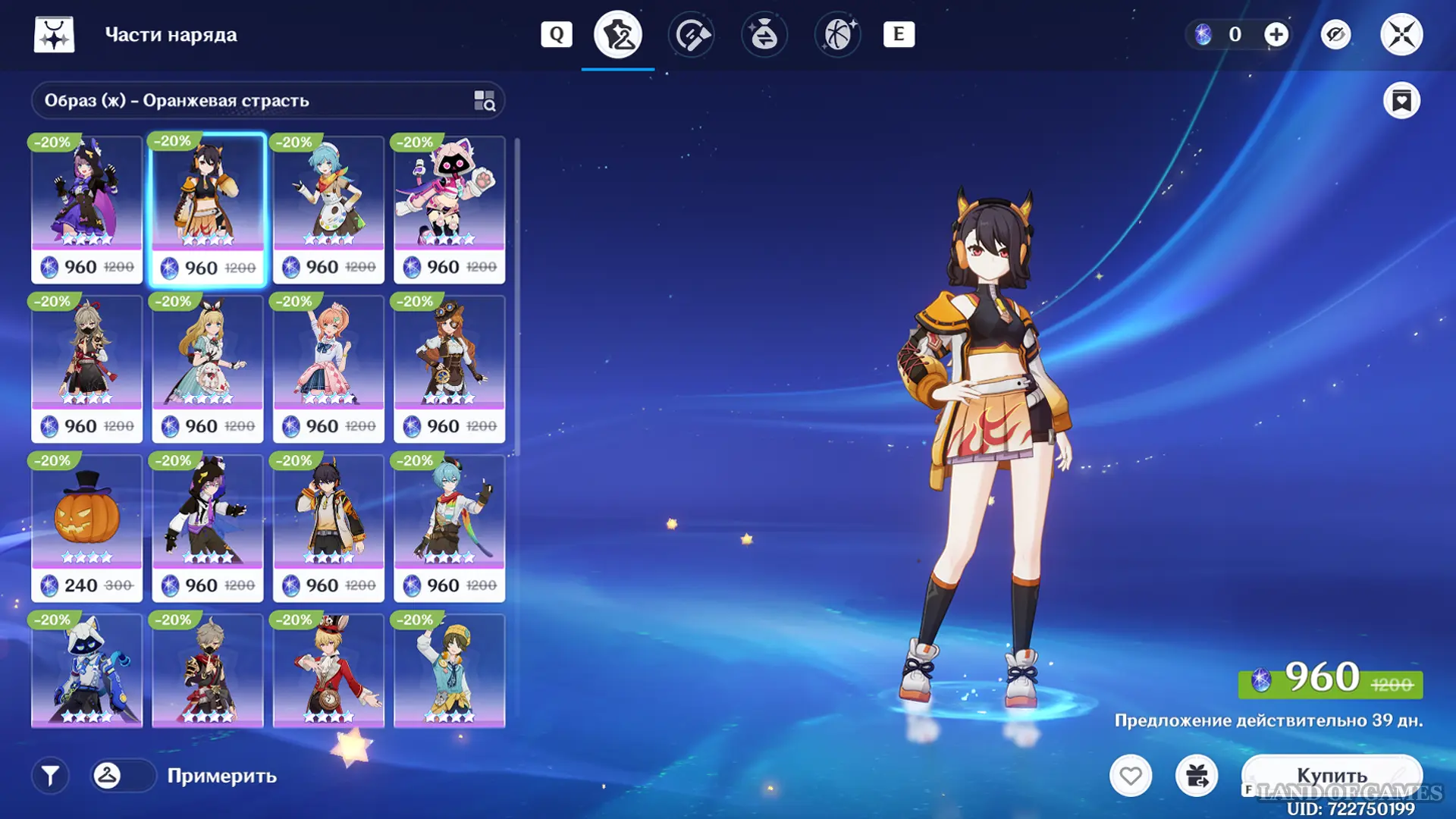This screenshot has width=1456, height=819.
Task: Switch to the hammer crafting tab
Action: (x=692, y=34)
